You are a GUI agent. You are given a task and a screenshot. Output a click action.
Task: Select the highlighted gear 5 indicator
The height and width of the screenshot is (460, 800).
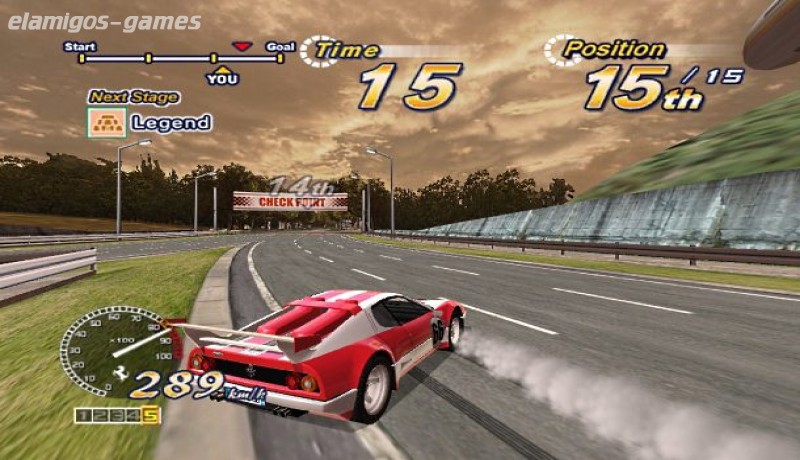point(151,414)
